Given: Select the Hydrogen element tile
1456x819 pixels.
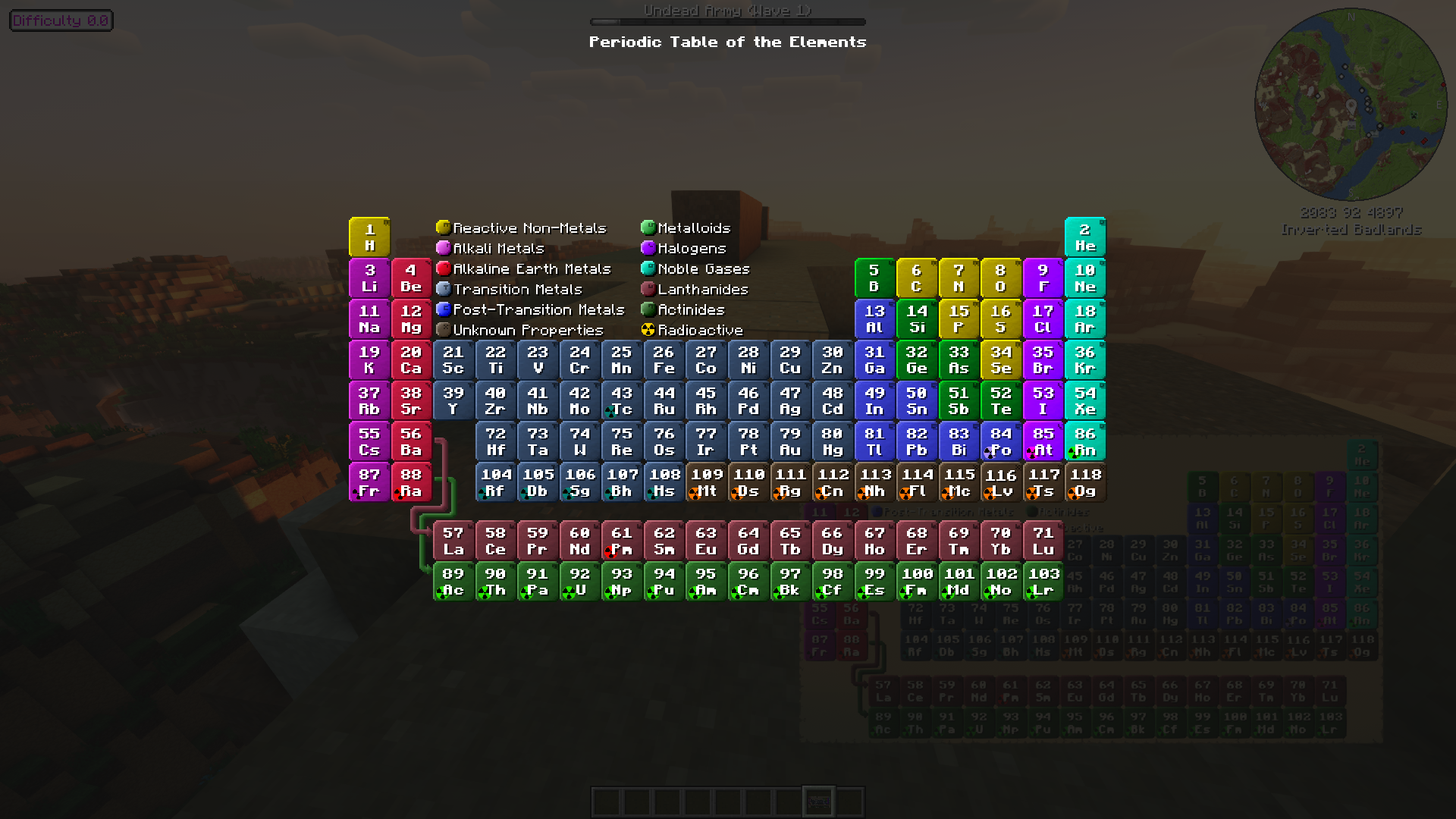Looking at the screenshot, I should point(369,237).
